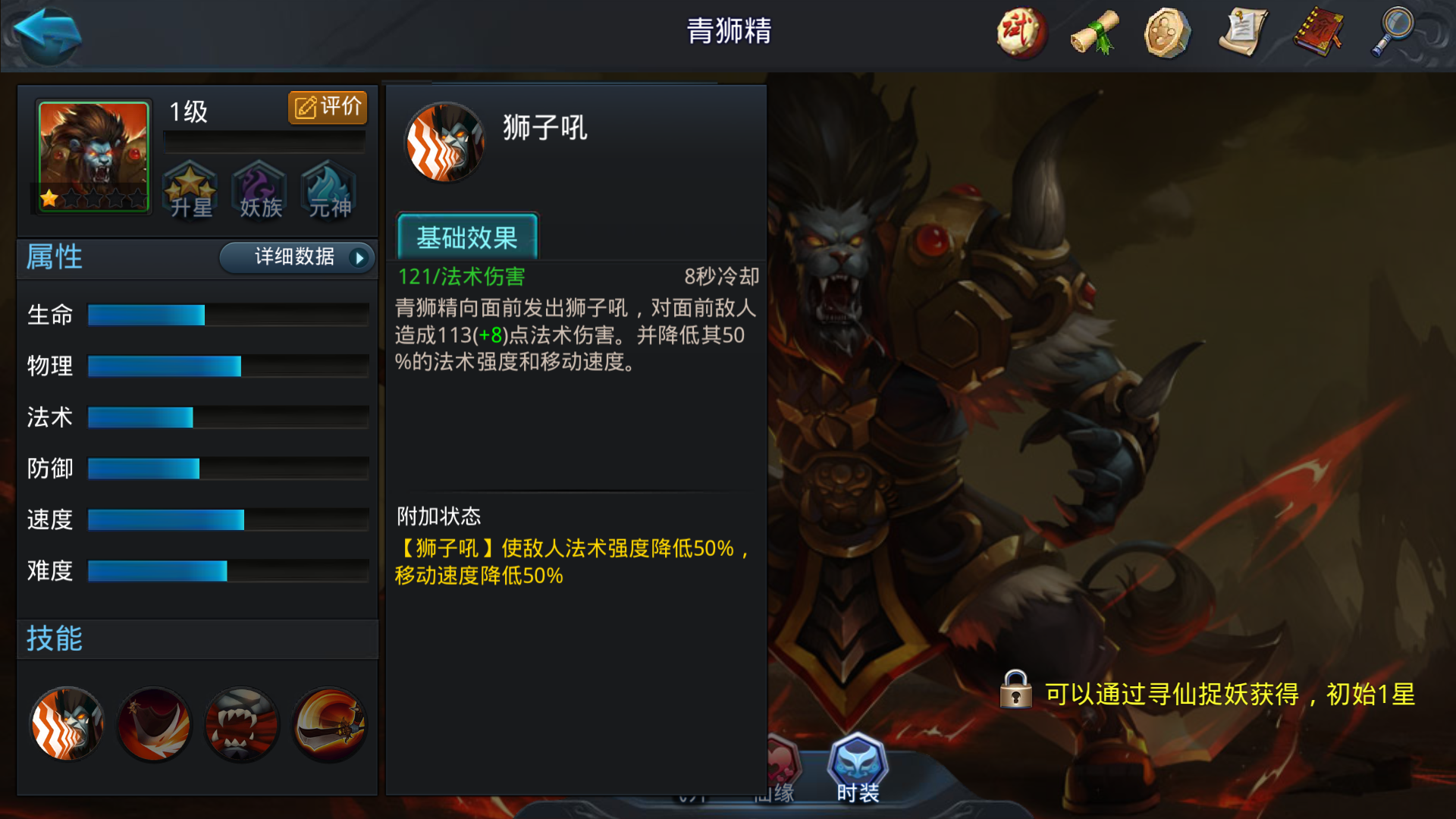Screen dimensions: 1456x819
Task: Select the 狮子吼 skill icon in the skills row
Action: click(66, 724)
